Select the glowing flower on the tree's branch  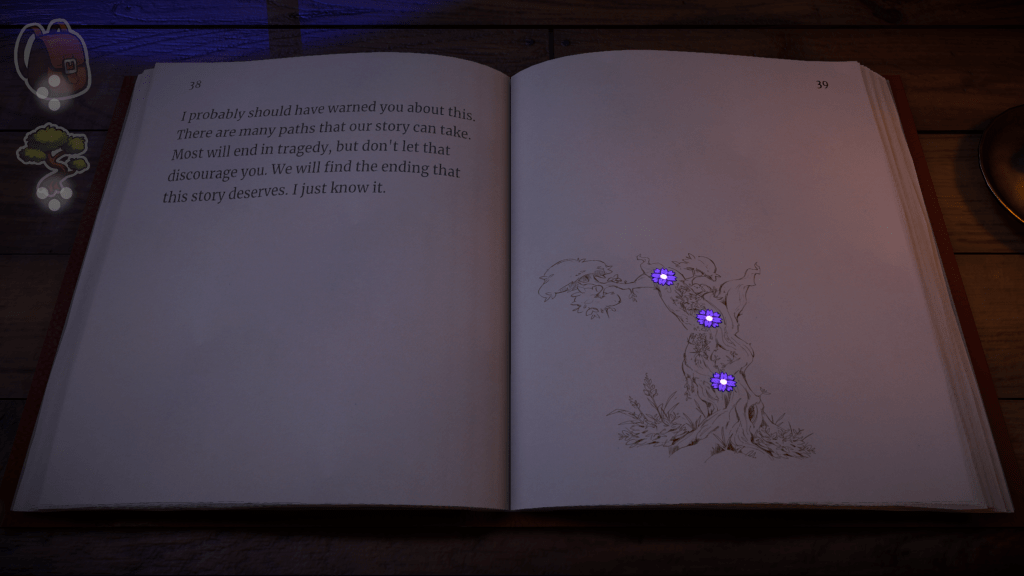[663, 276]
